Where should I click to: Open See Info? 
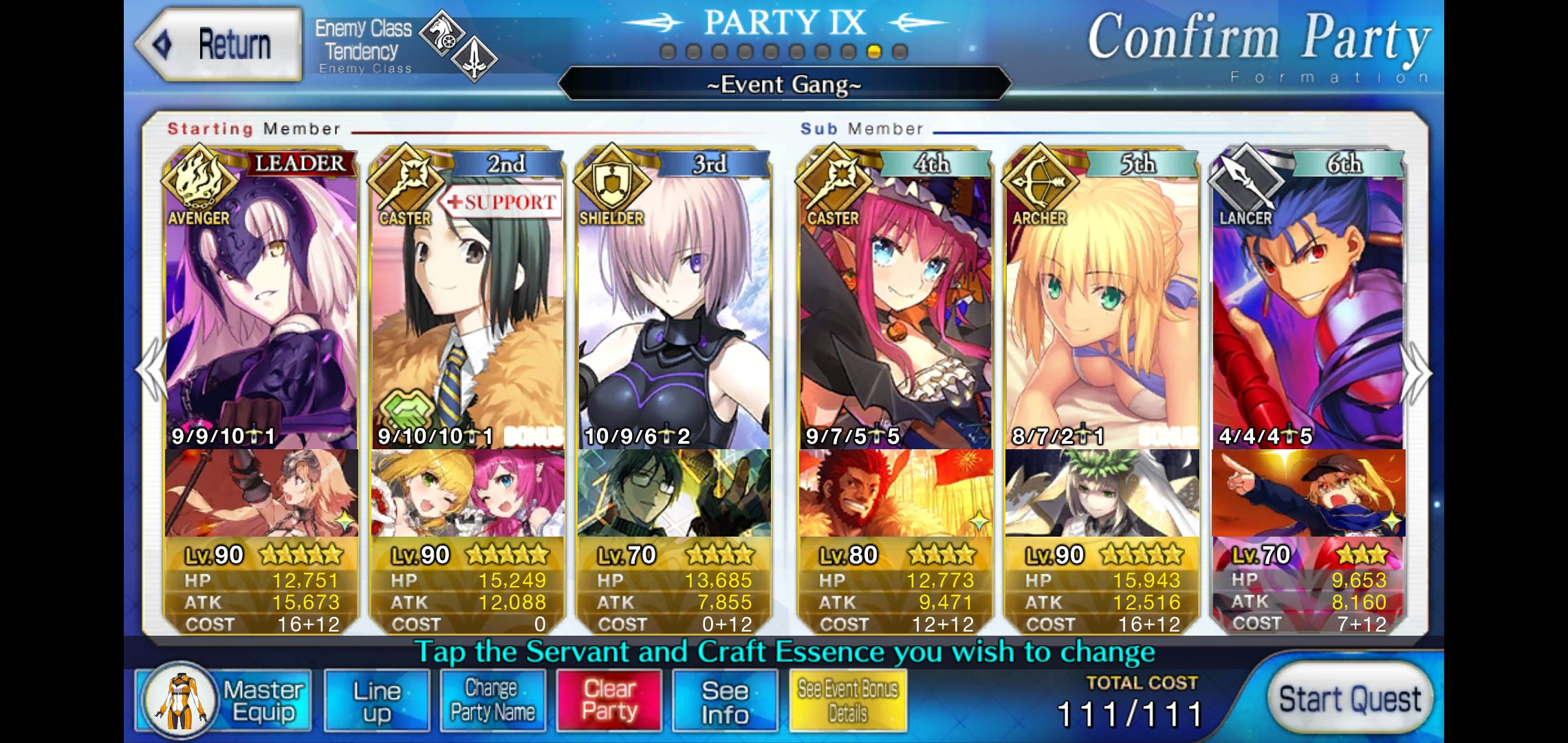click(725, 701)
